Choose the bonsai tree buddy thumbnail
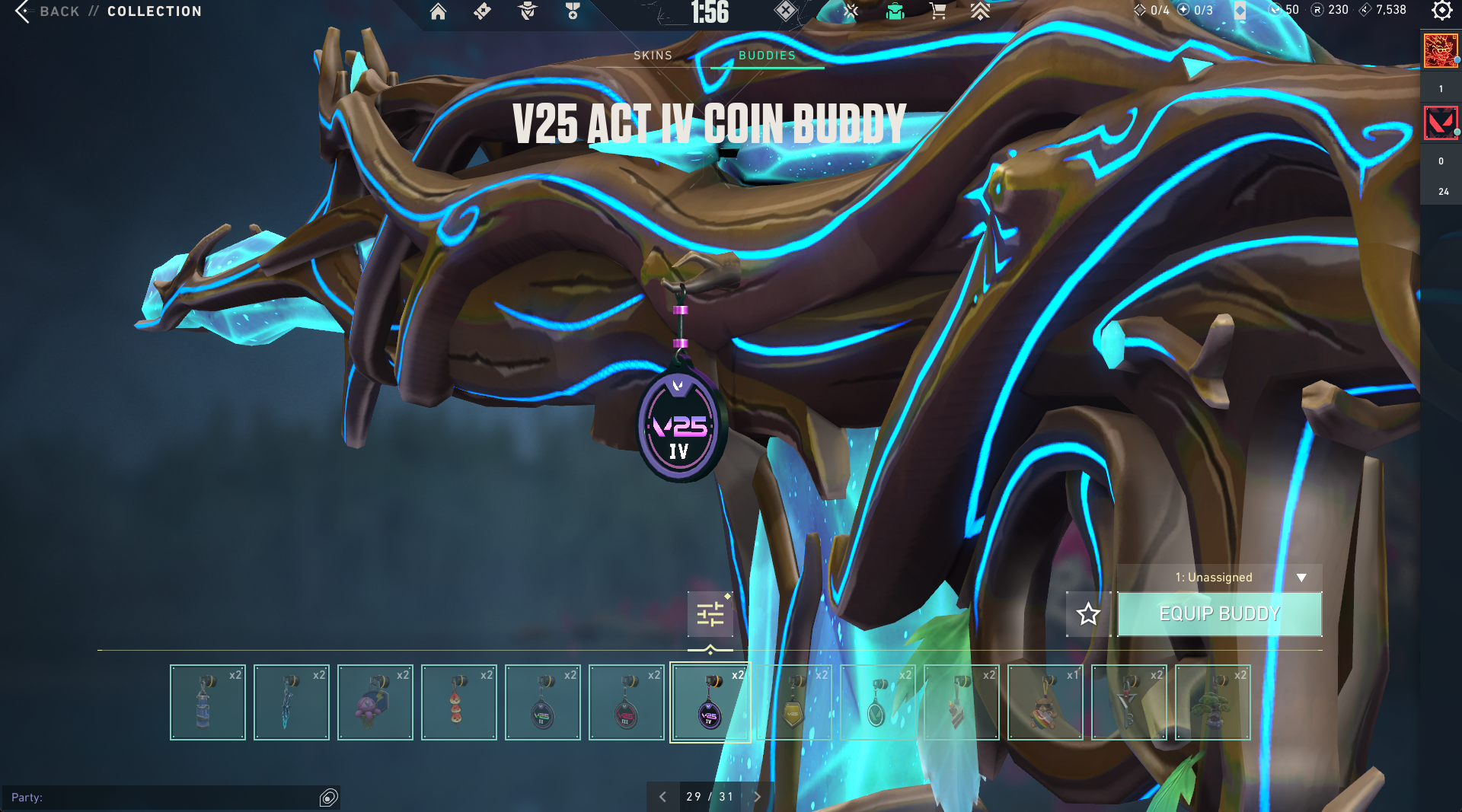Screen dimensions: 1462x812 [x=1212, y=702]
